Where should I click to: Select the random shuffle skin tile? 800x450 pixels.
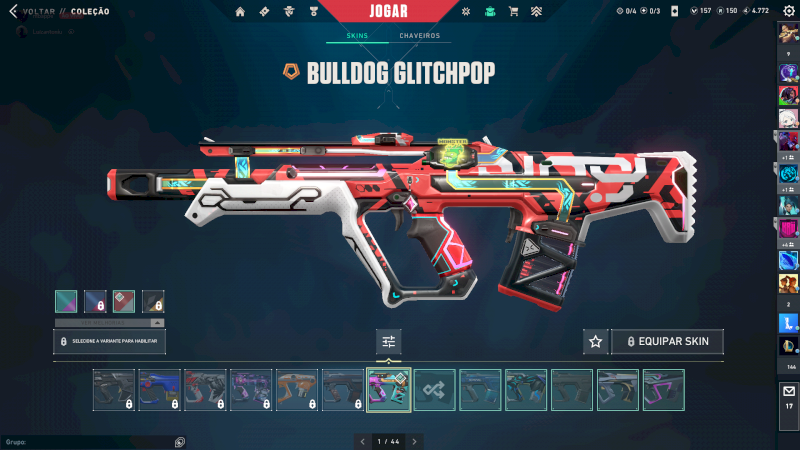pos(435,390)
